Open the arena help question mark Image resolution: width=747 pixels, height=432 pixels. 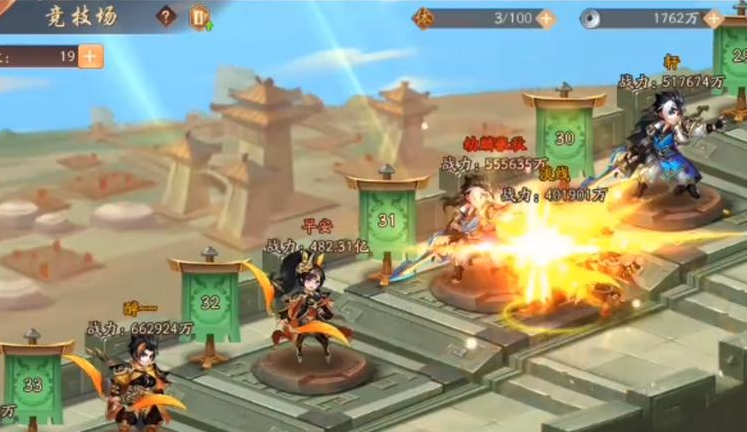(x=167, y=17)
